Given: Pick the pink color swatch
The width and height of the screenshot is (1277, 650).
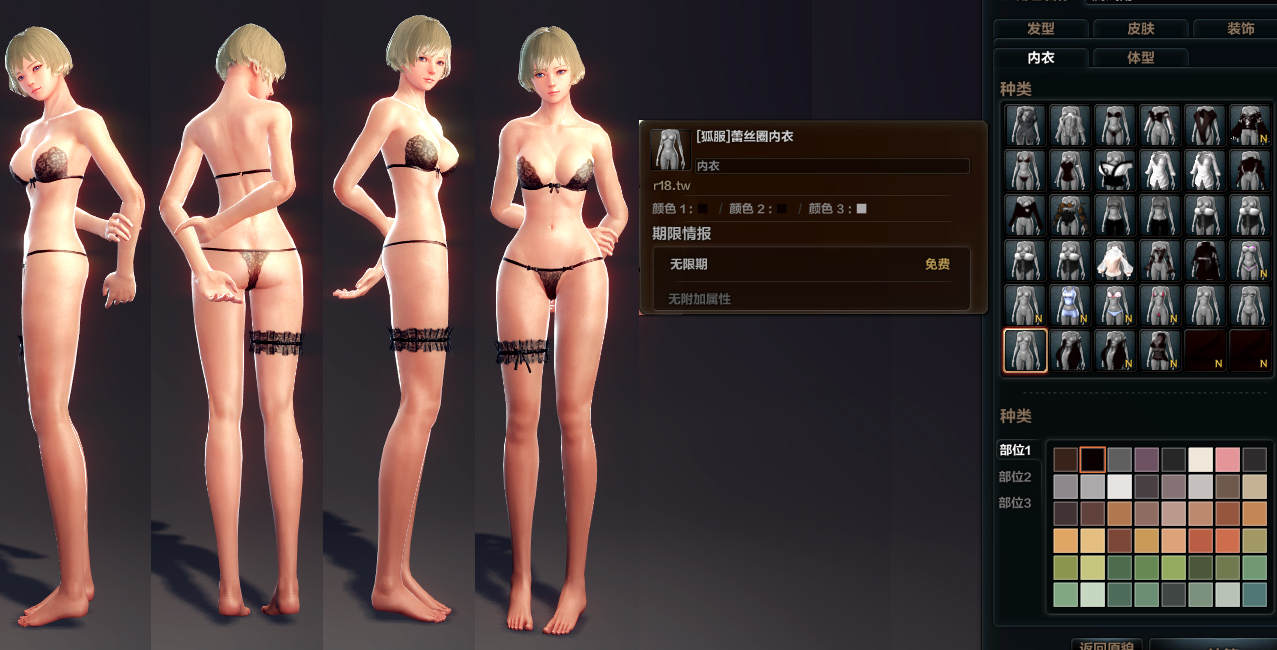Looking at the screenshot, I should (x=1227, y=460).
